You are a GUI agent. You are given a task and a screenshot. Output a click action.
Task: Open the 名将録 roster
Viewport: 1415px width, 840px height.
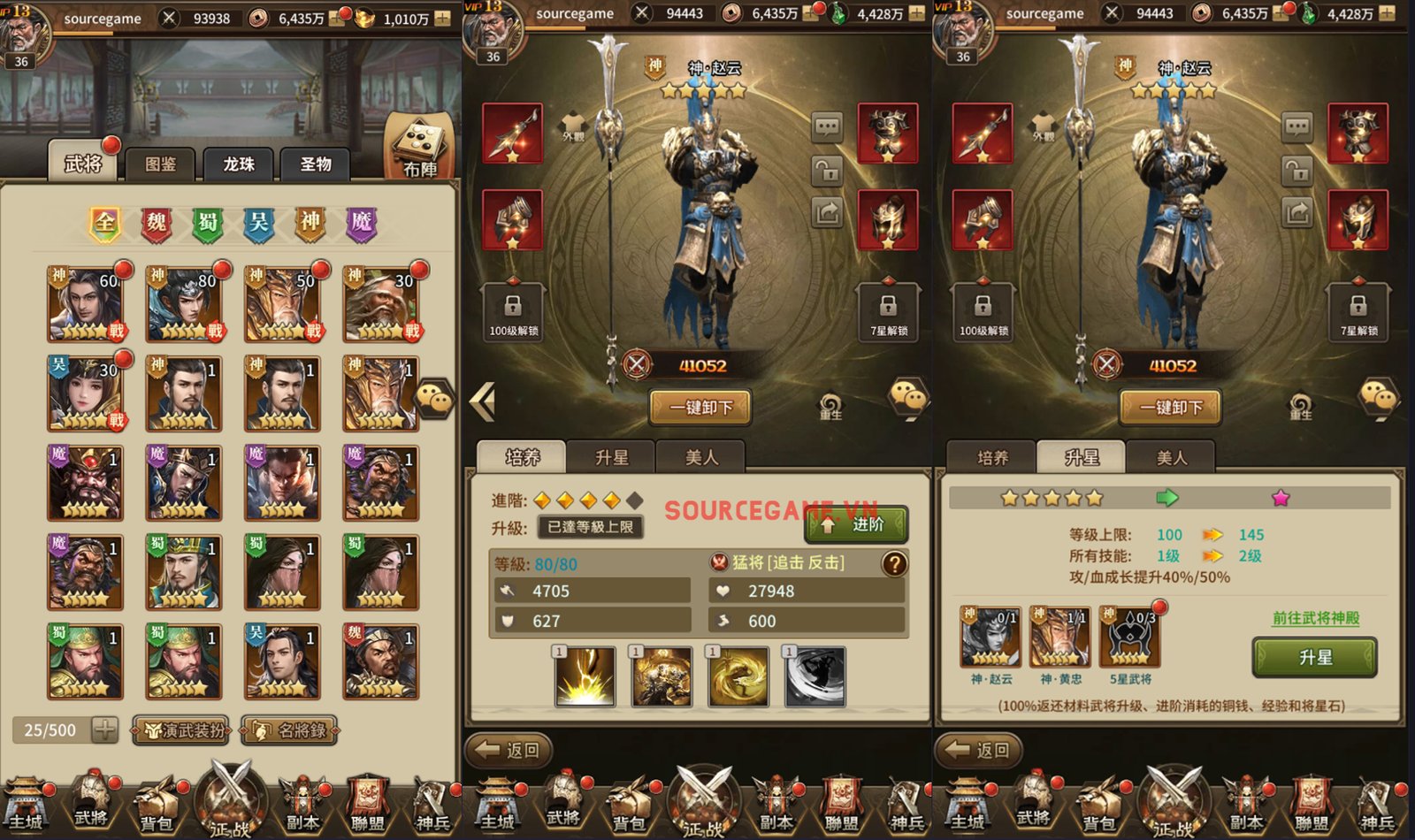point(289,730)
